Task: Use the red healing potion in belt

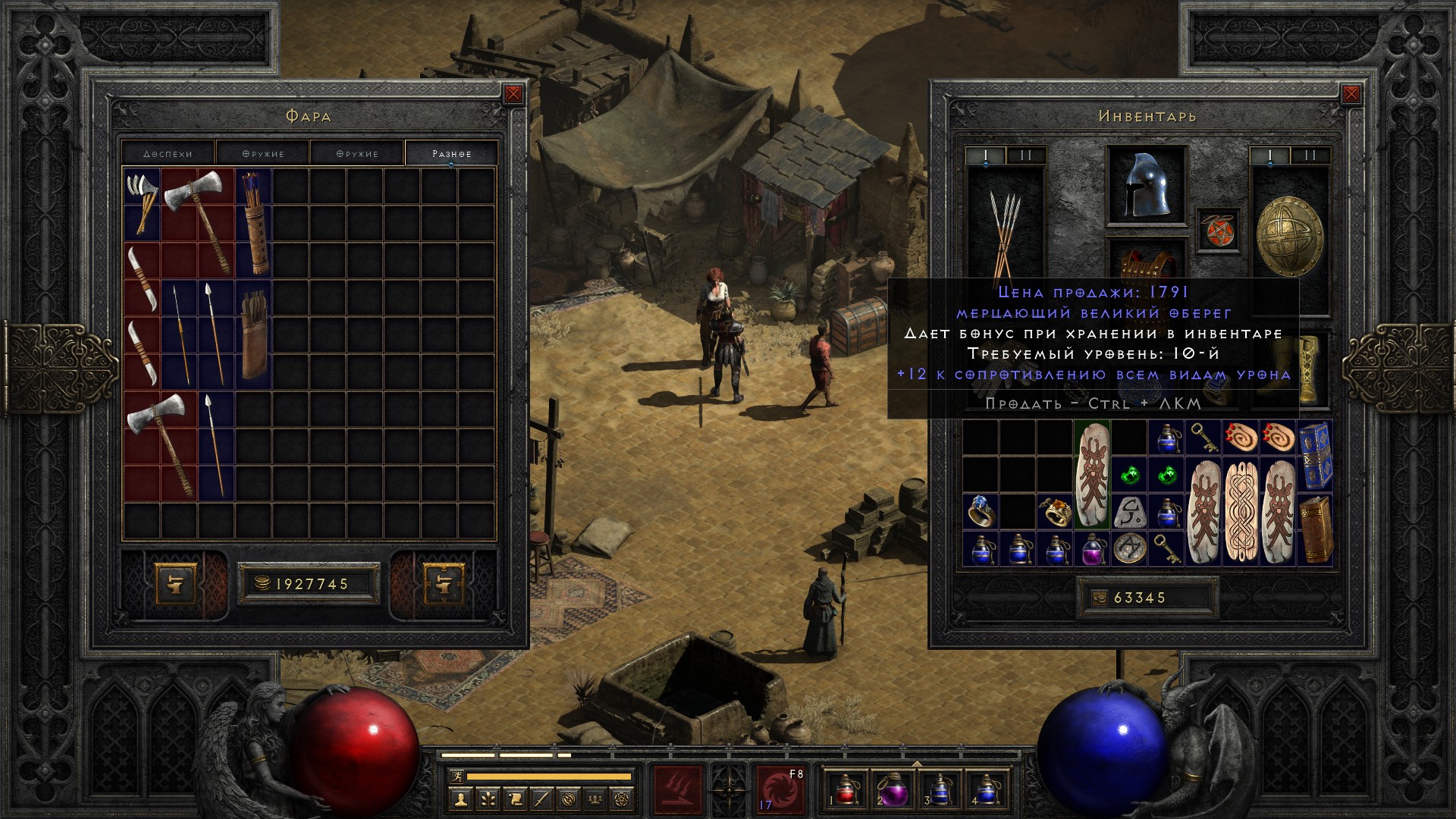Action: tap(846, 789)
